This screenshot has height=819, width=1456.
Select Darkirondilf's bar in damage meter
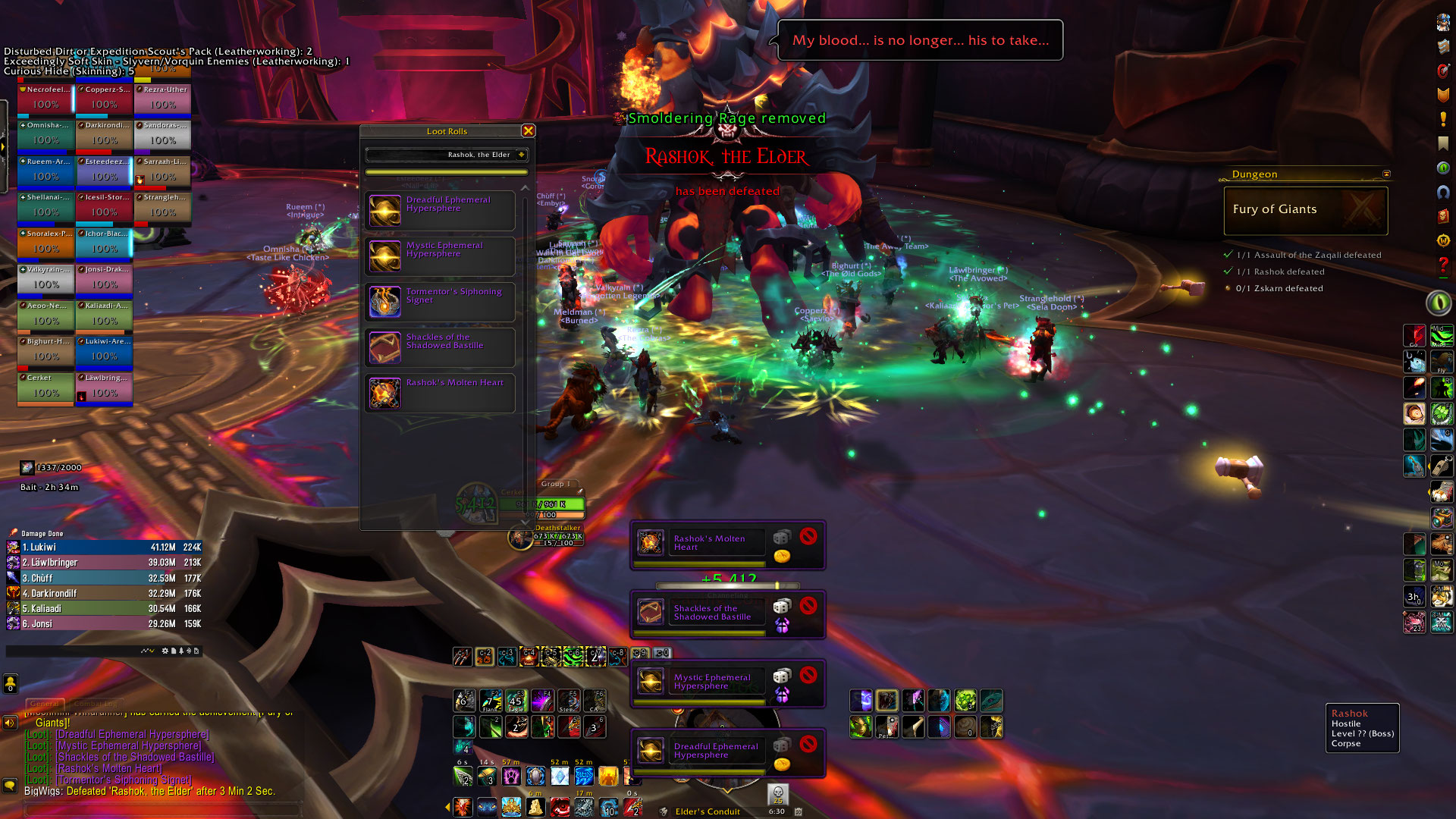(104, 594)
